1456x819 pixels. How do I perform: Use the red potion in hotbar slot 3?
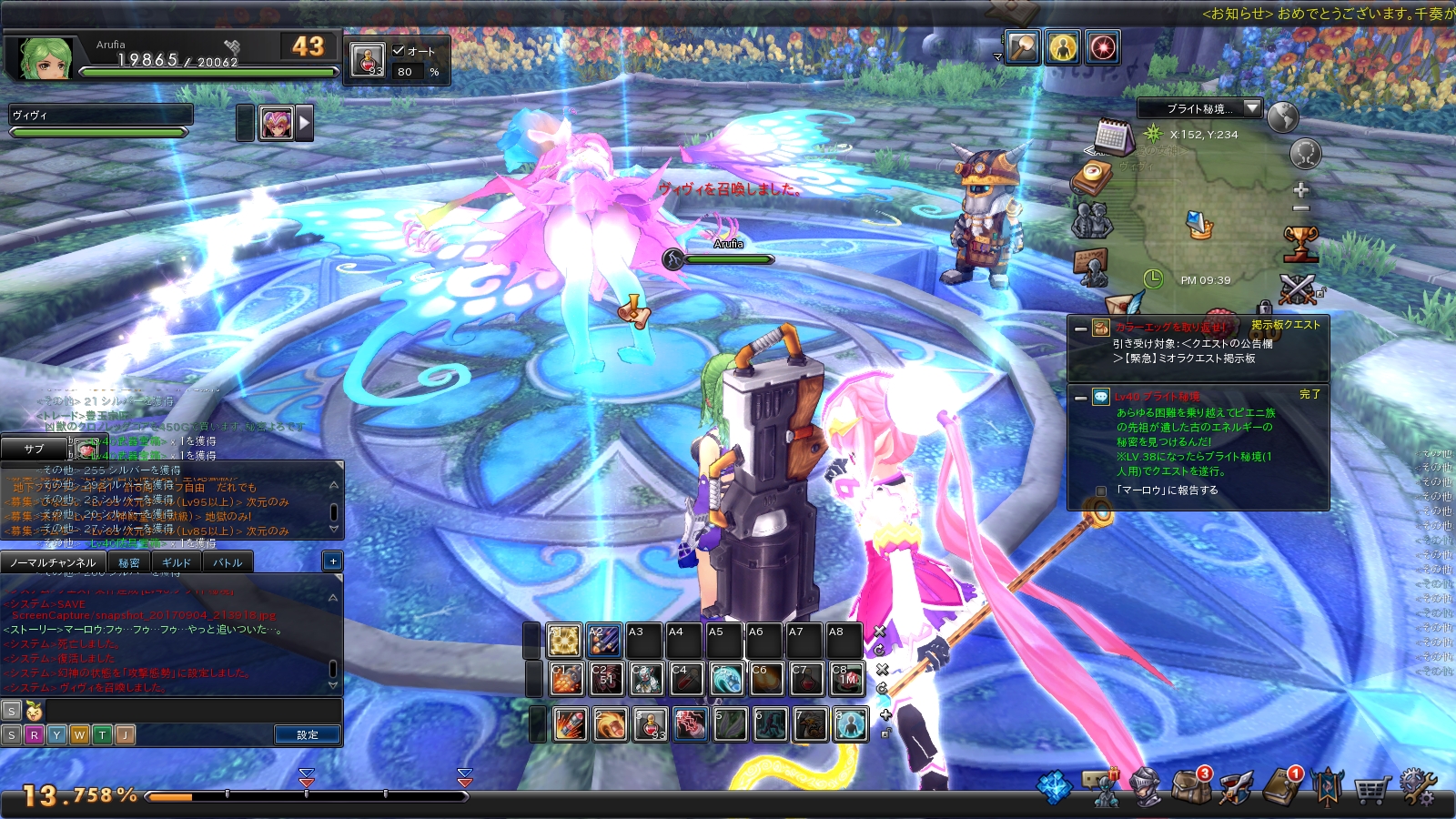click(650, 724)
